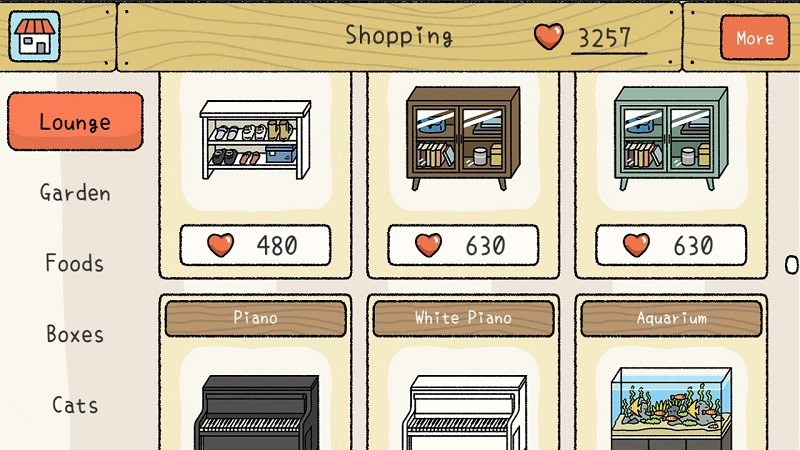Show the Foods category
Viewport: 800px width, 450px height.
75,264
